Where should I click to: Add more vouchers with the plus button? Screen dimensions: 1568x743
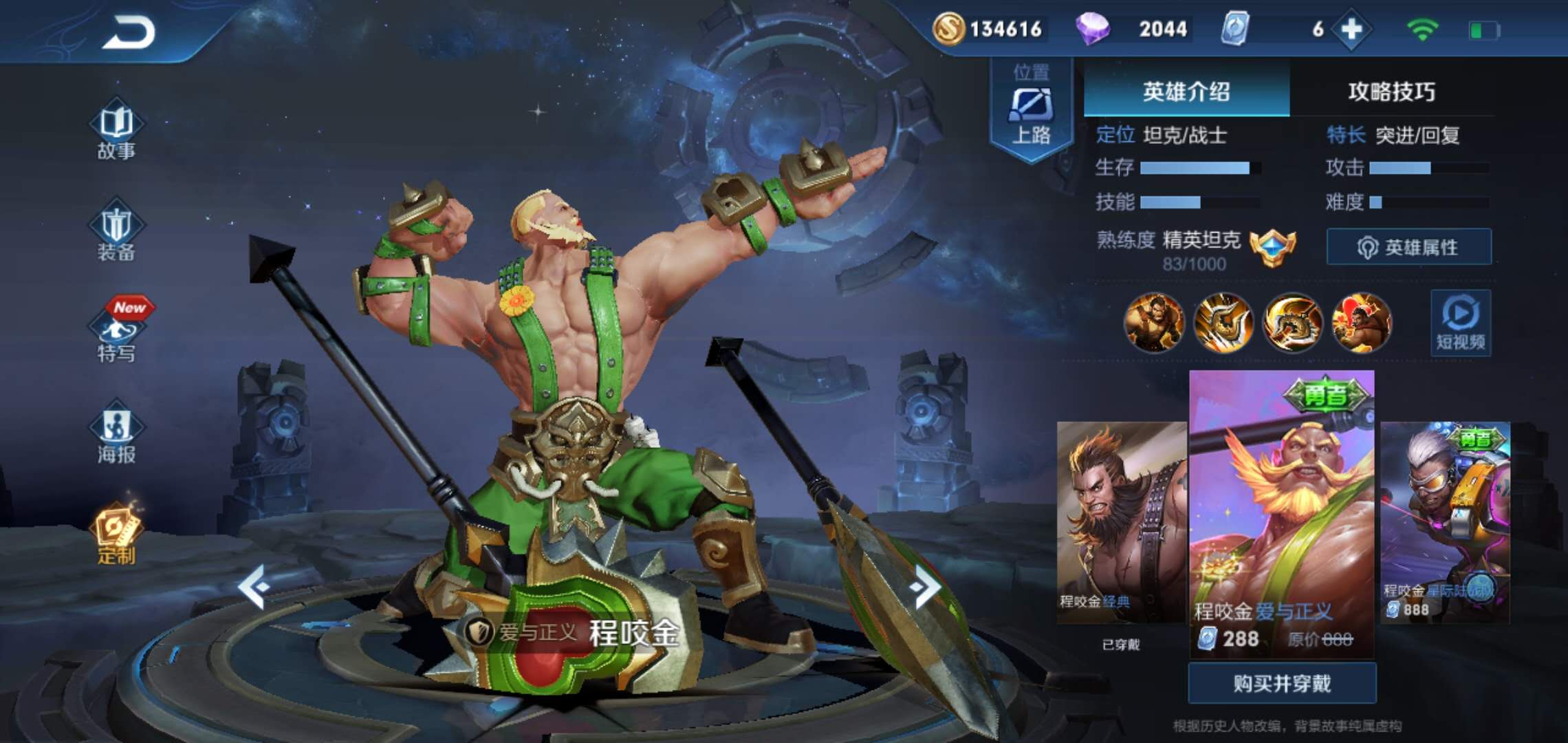(x=1351, y=29)
